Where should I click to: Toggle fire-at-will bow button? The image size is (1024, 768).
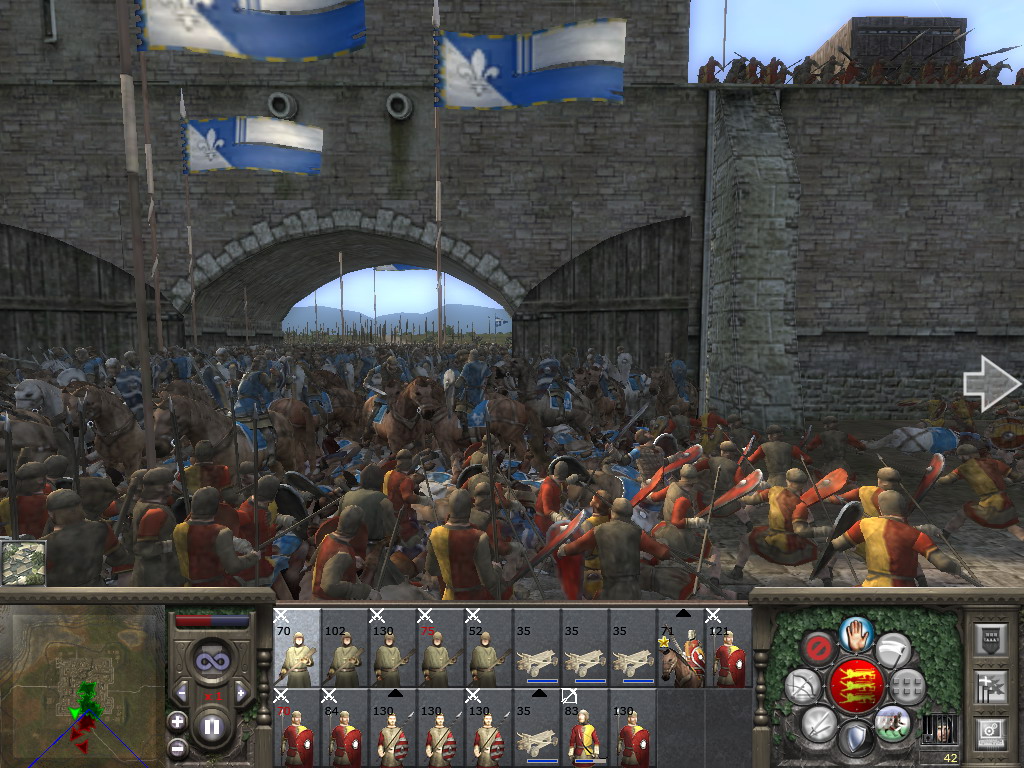pyautogui.click(x=803, y=686)
